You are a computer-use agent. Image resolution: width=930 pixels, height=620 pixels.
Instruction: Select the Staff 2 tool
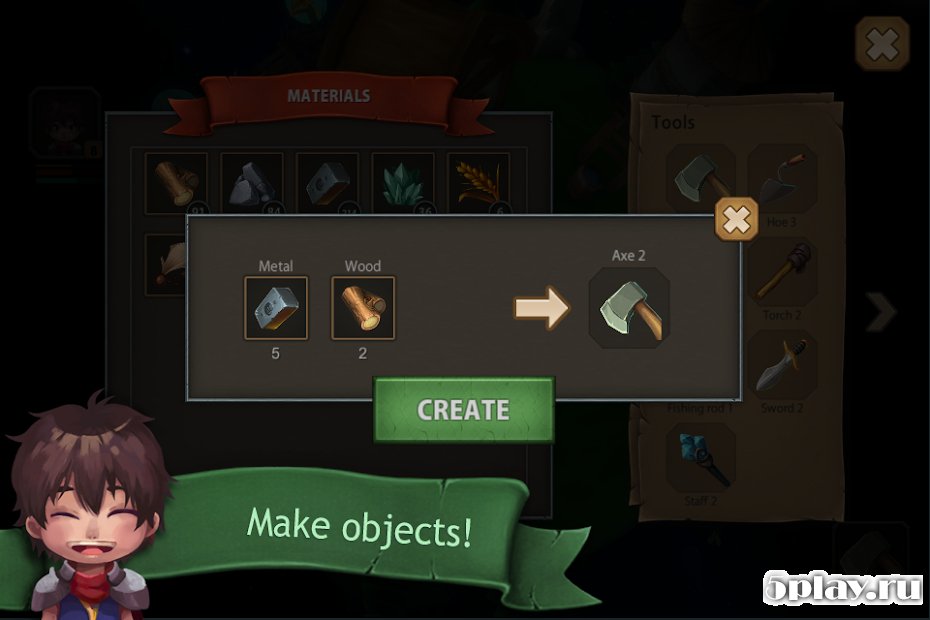[x=701, y=457]
